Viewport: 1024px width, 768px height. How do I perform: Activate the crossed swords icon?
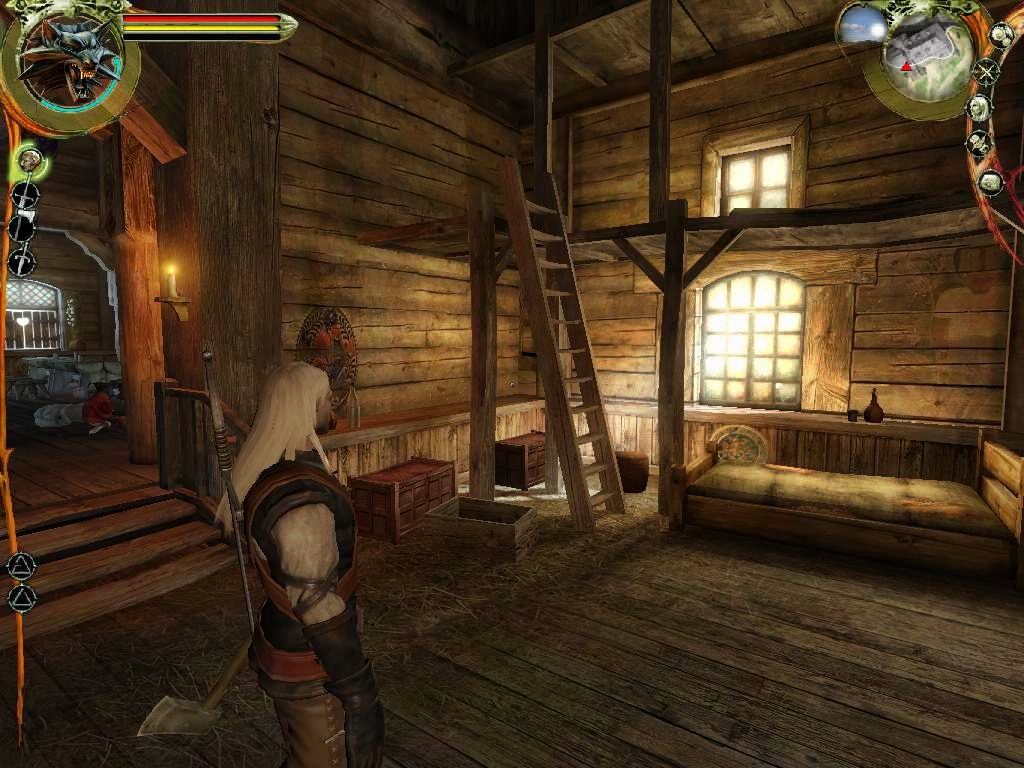click(x=987, y=72)
